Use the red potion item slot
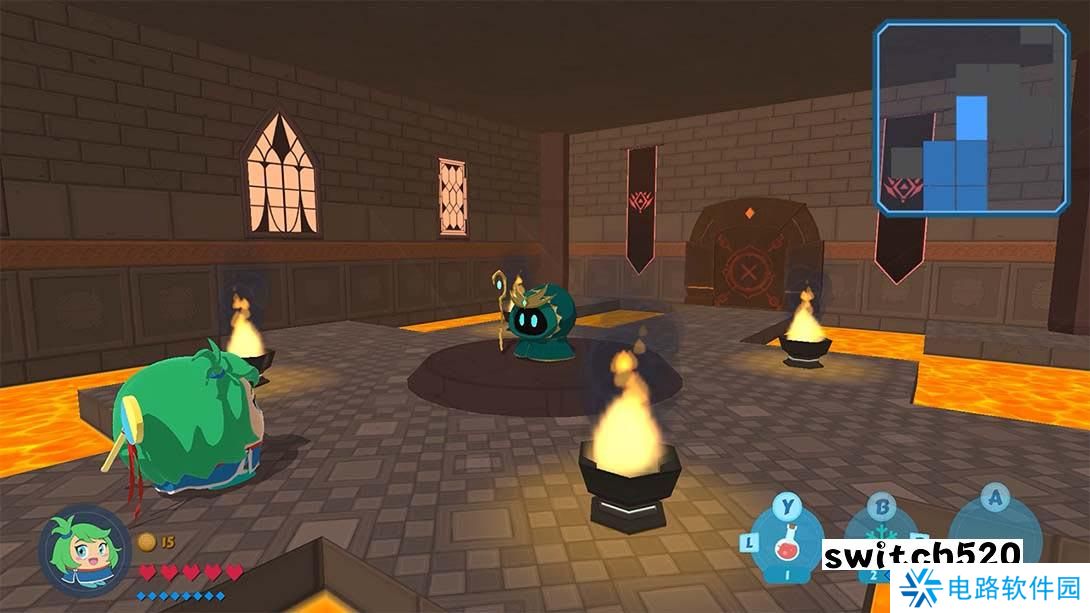Viewport: 1090px width, 613px height. click(787, 543)
